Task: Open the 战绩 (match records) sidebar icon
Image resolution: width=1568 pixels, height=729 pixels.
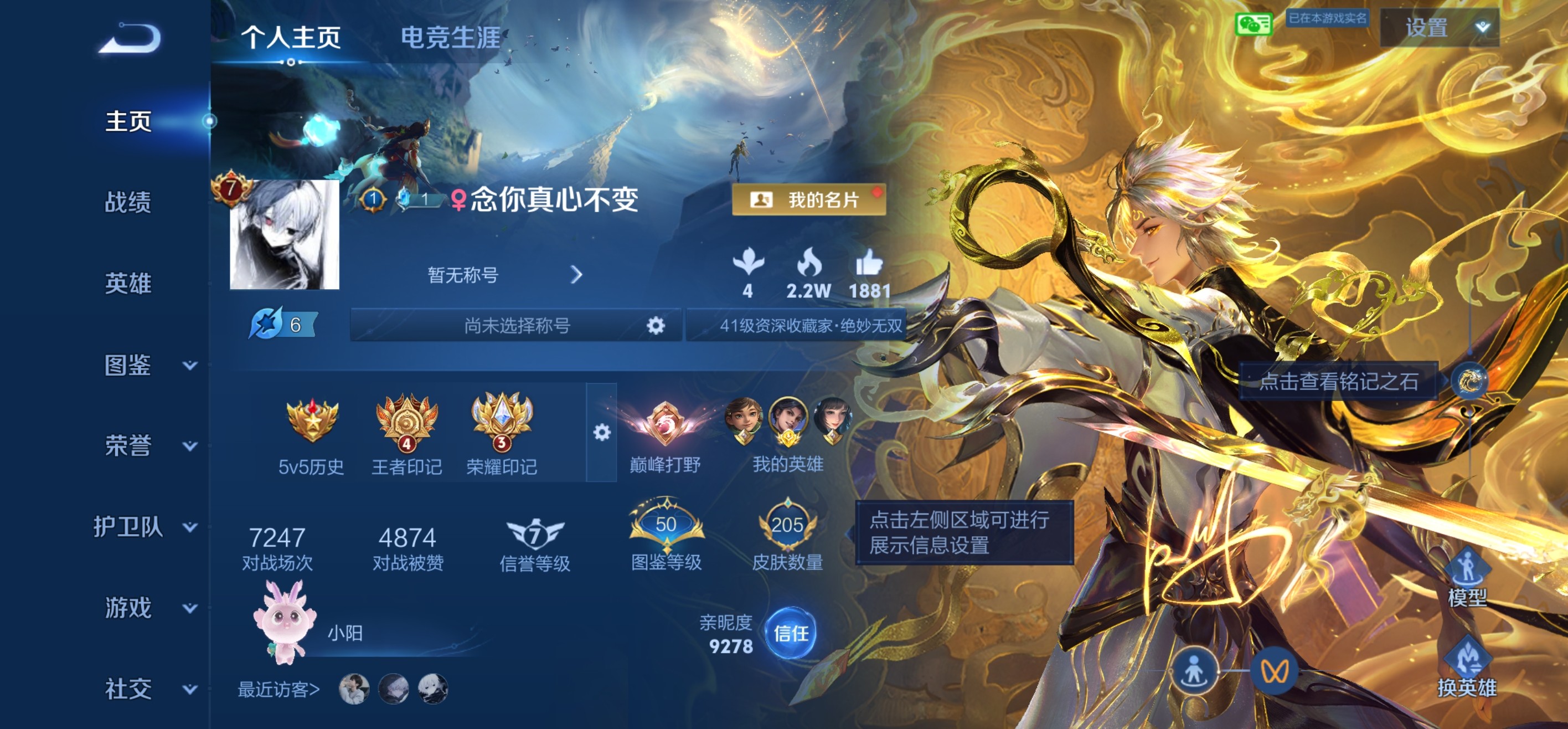Action: pos(128,202)
